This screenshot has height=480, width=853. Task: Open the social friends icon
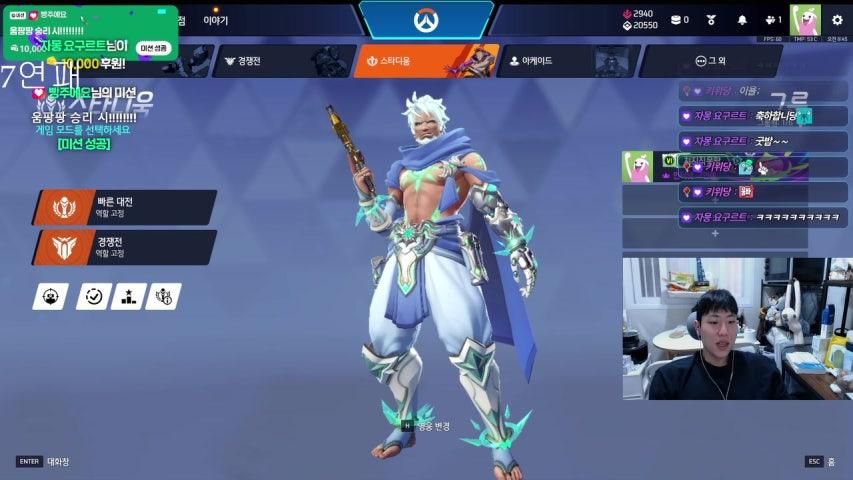771,20
